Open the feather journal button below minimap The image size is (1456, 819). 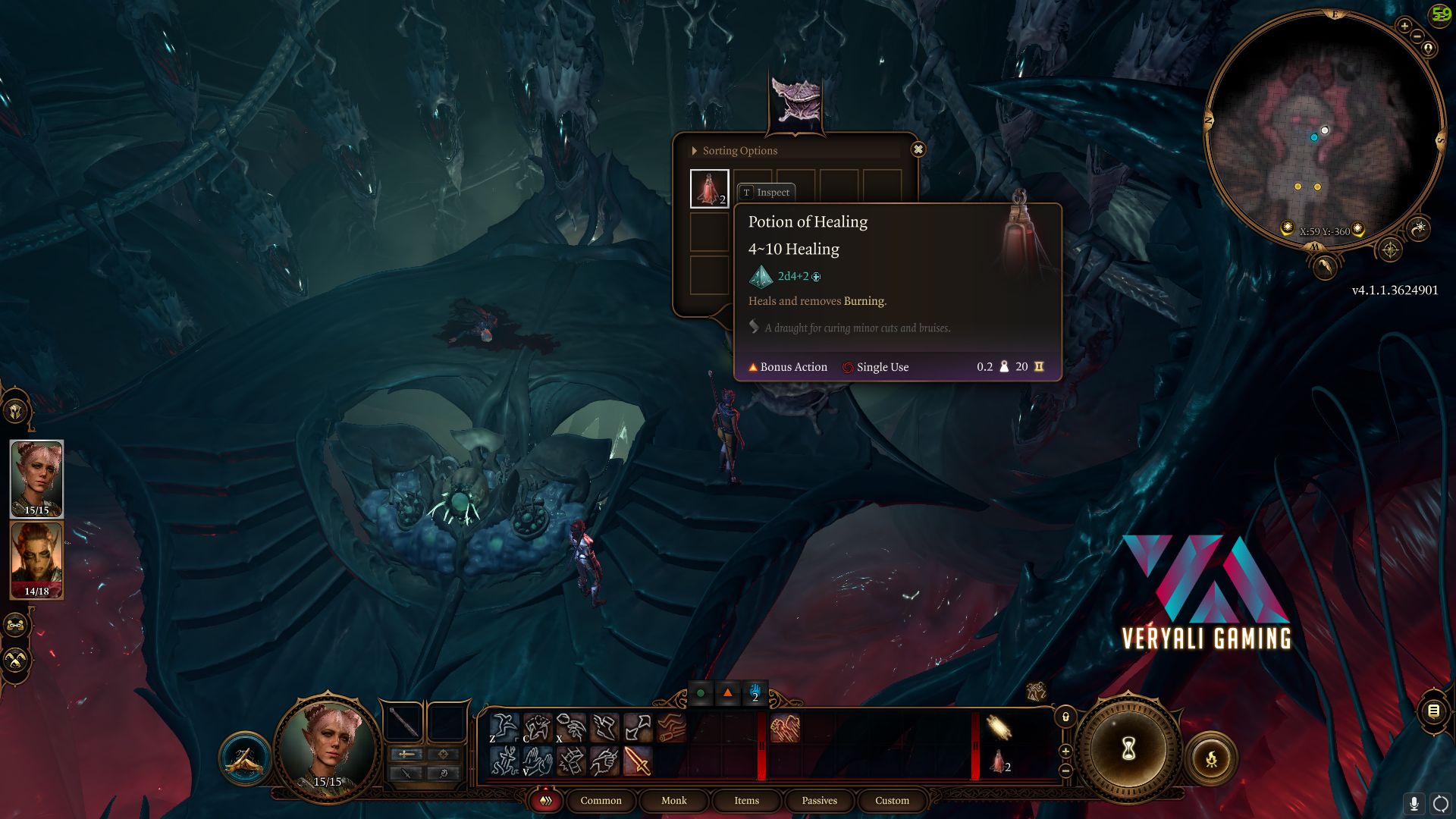(x=1325, y=266)
